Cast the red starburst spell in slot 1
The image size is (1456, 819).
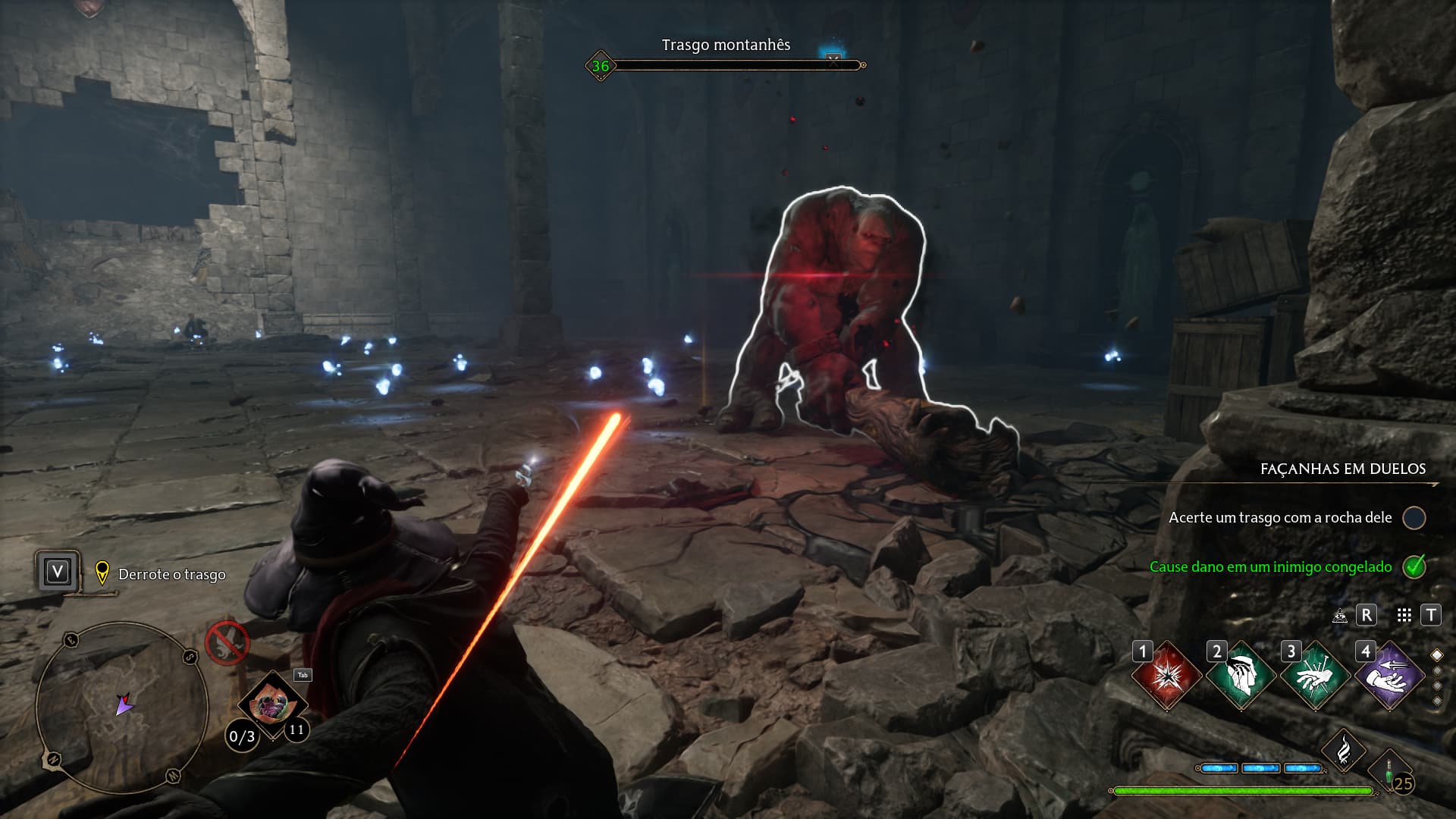[x=1166, y=675]
